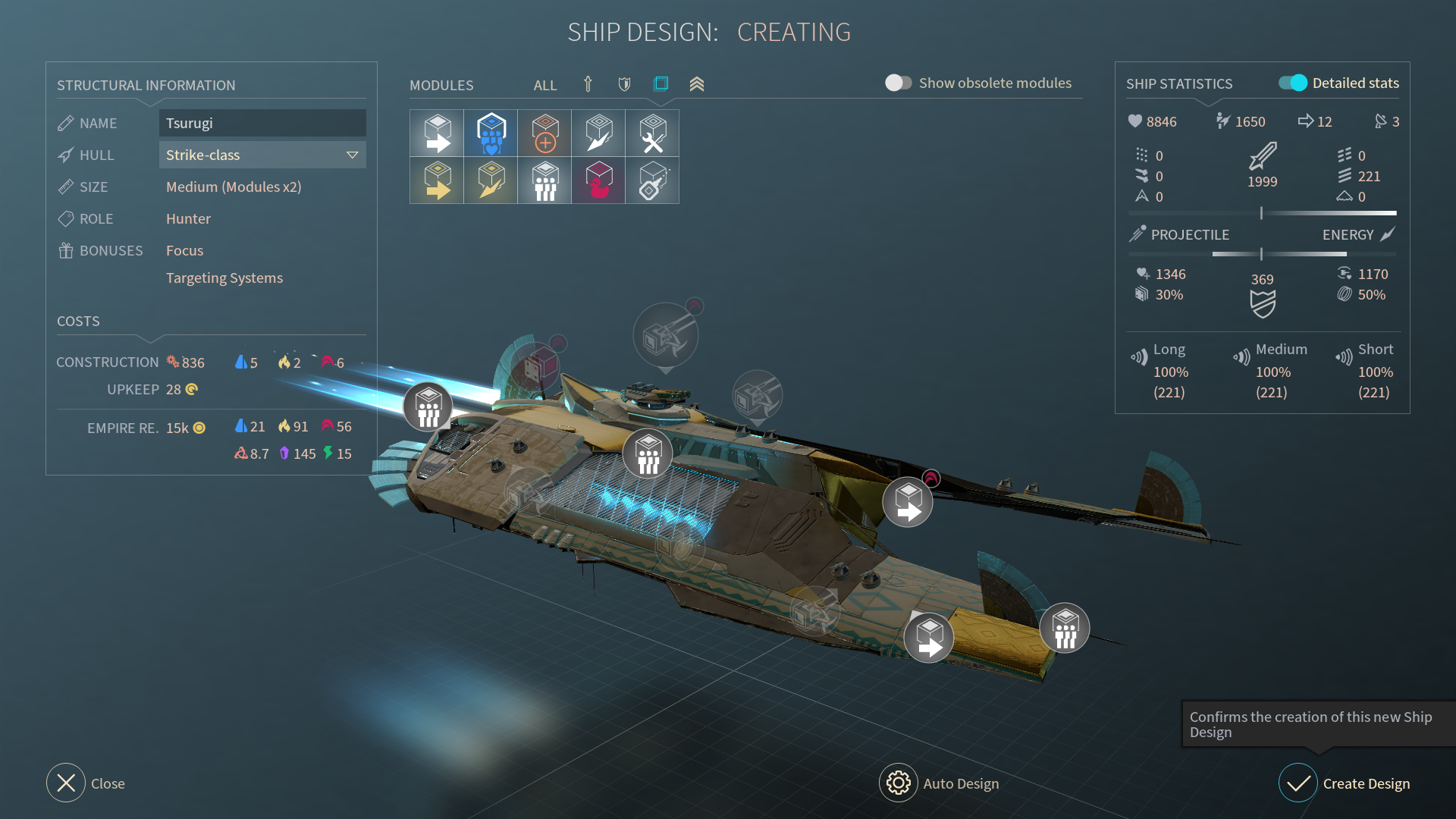Edit the ship name field Tsurugi
The image size is (1456, 819).
(262, 123)
